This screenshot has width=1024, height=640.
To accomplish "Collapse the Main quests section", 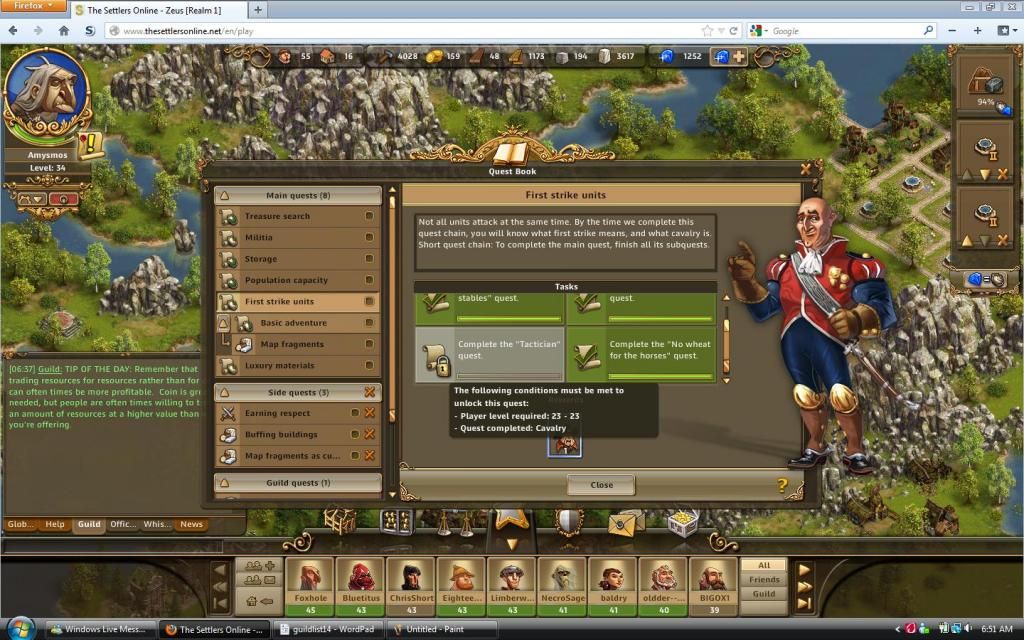I will click(x=225, y=196).
